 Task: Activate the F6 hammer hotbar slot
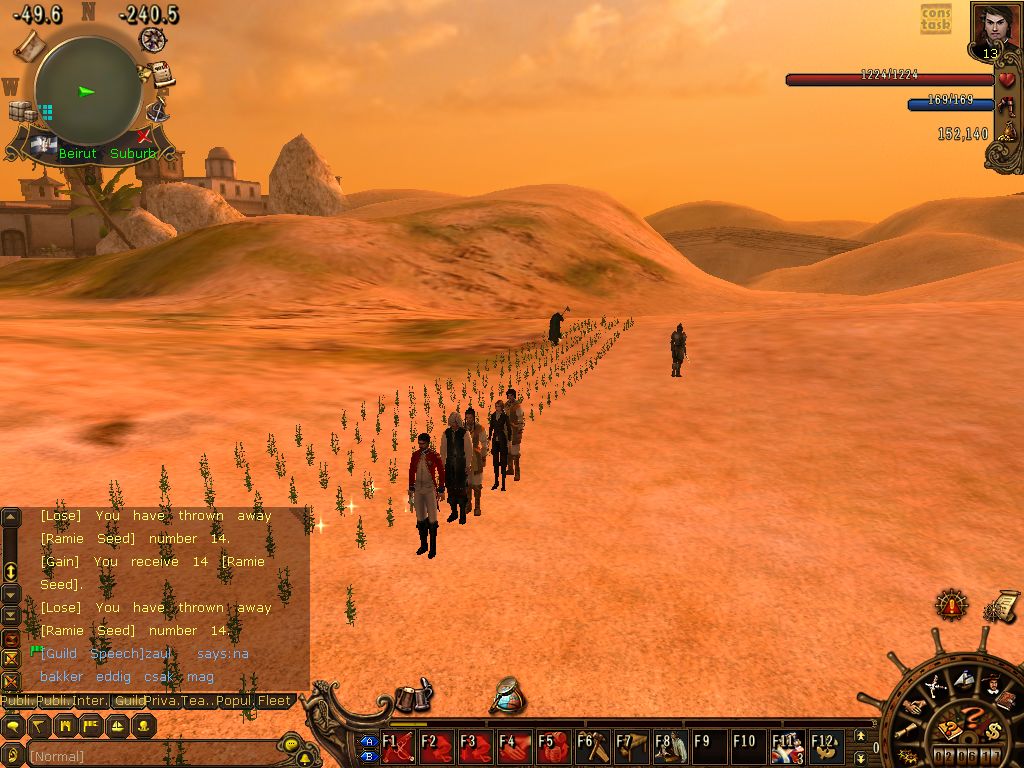point(592,746)
